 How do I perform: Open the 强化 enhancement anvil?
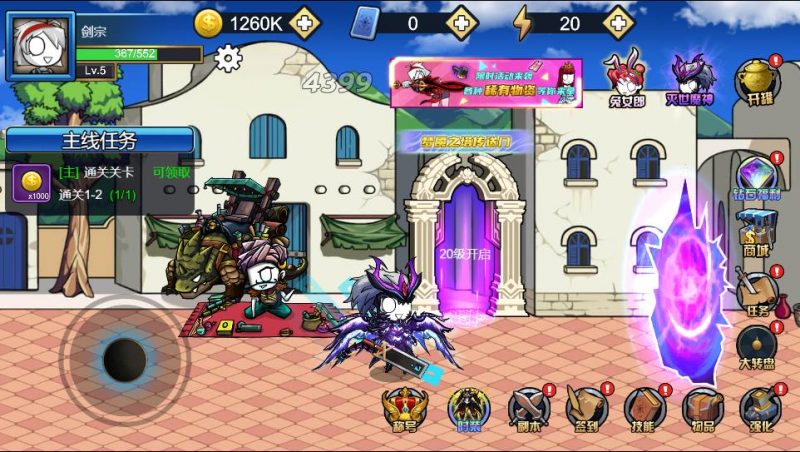pos(760,409)
